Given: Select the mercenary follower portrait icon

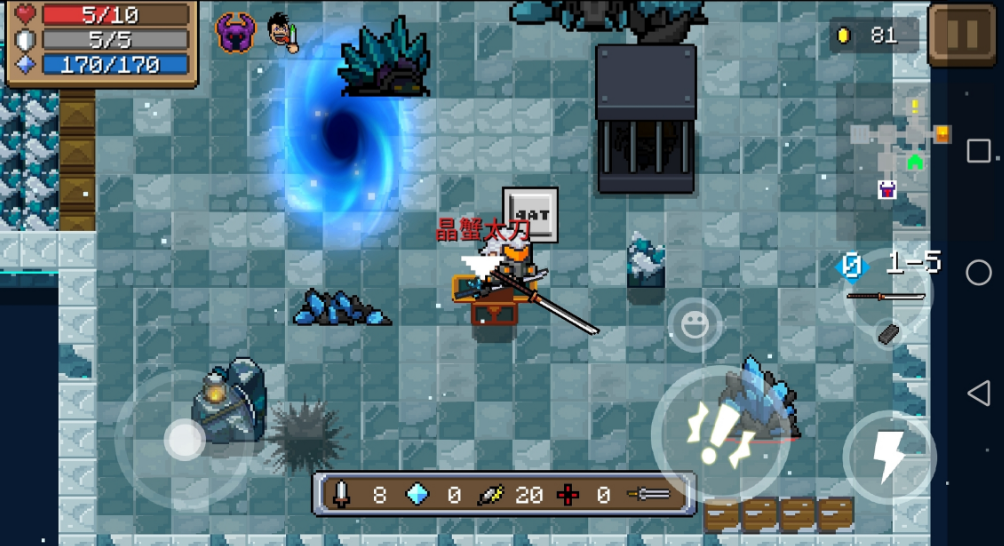Looking at the screenshot, I should tap(283, 34).
